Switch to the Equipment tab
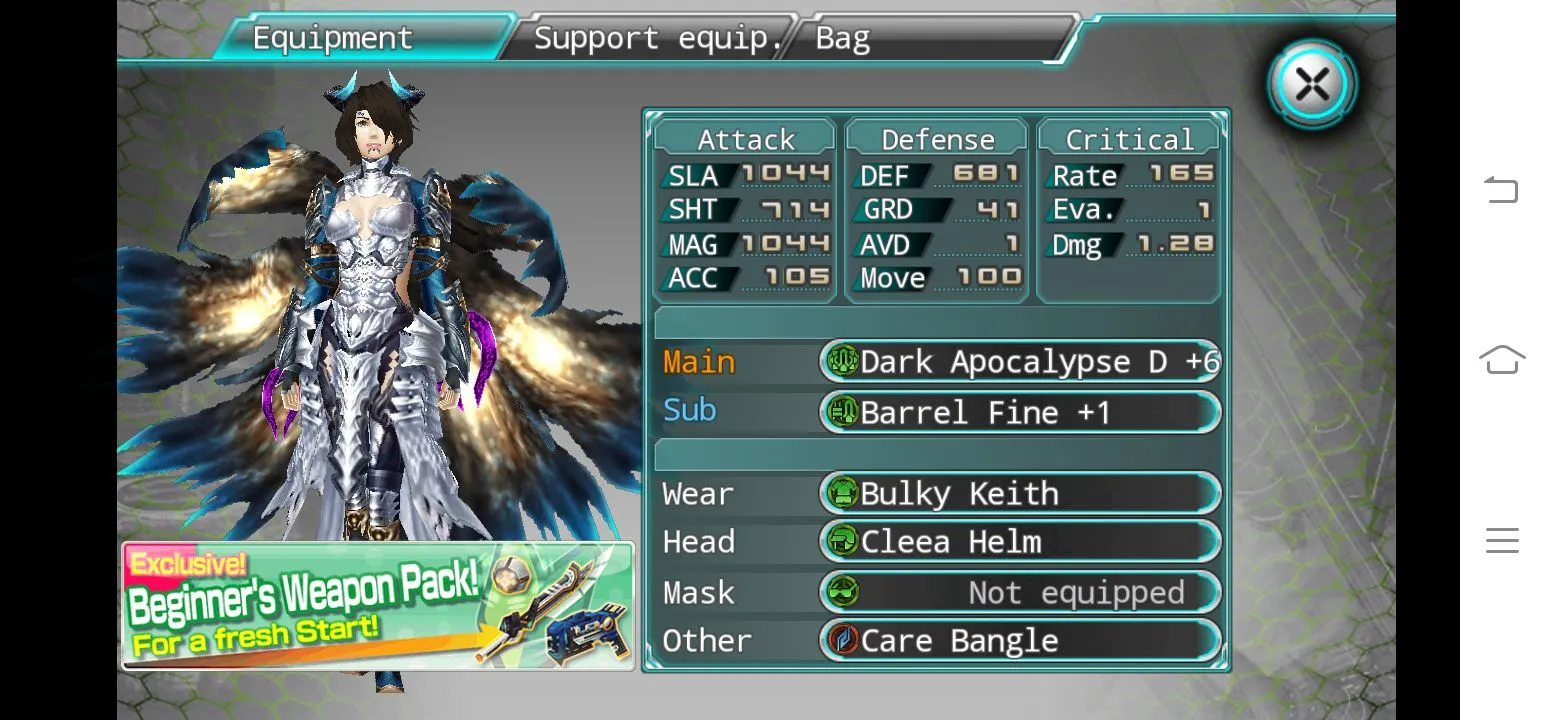Screen dimensions: 1544x720 (x=333, y=38)
